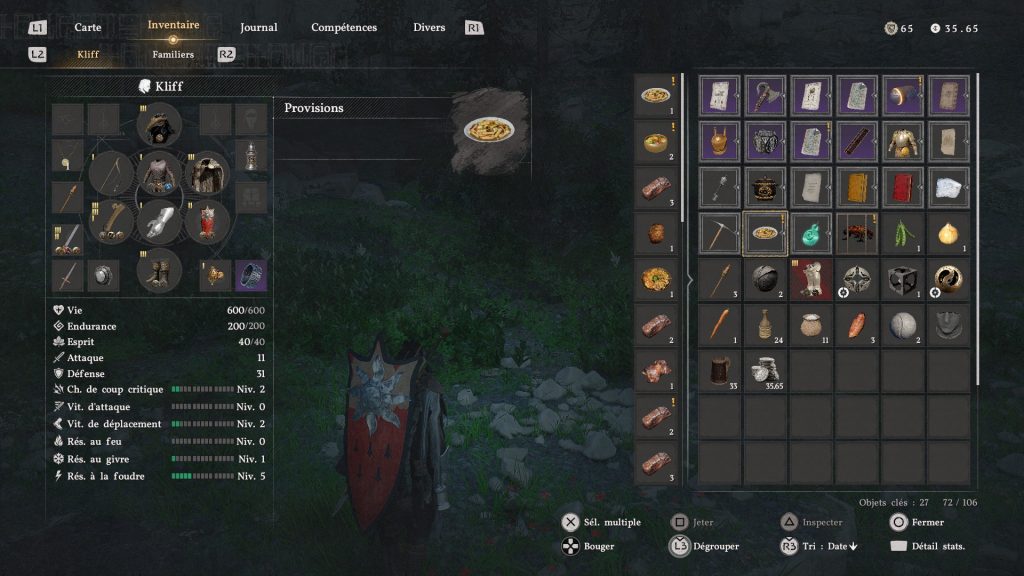Screen dimensions: 1024x576
Task: Open the Divers tab
Action: point(429,27)
